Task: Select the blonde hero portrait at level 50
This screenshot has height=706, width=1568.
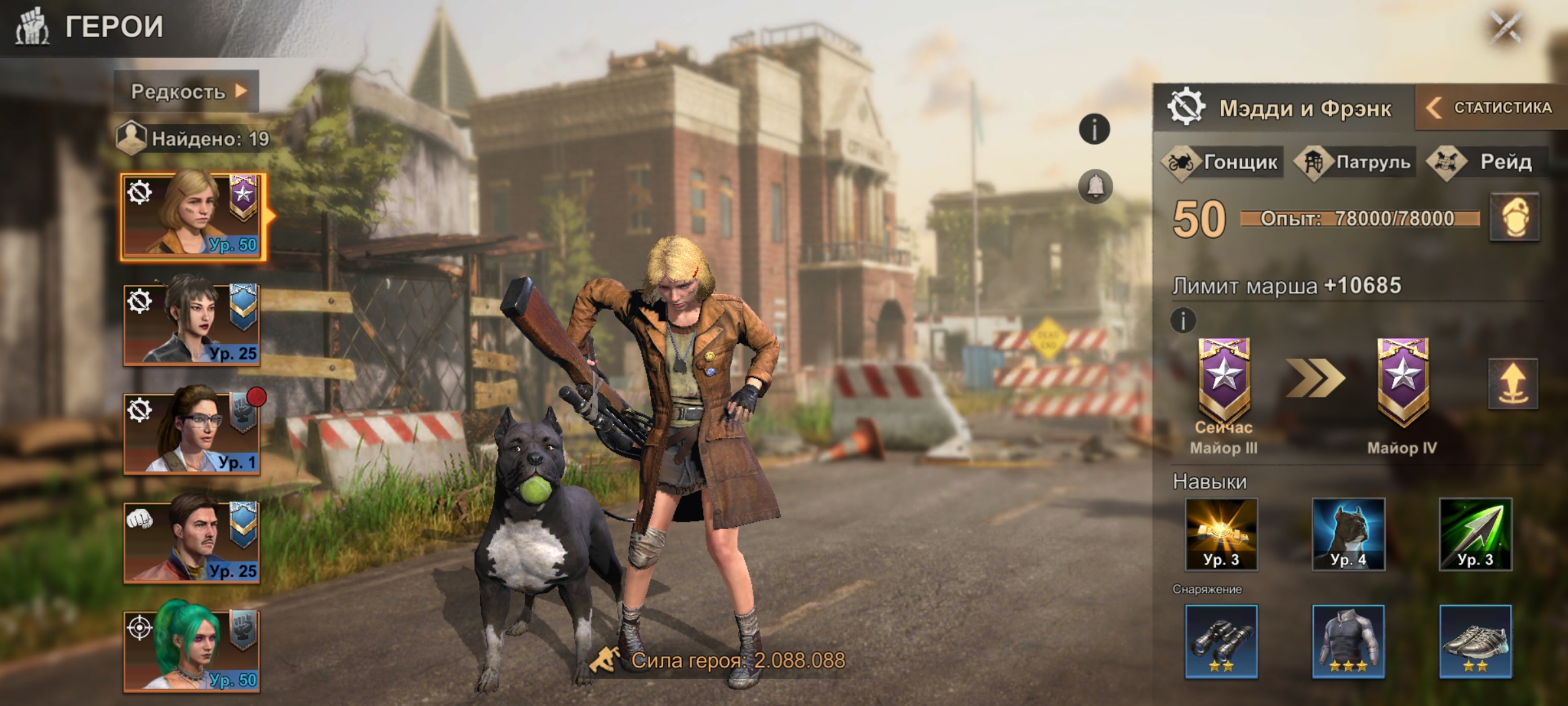Action: click(x=192, y=216)
